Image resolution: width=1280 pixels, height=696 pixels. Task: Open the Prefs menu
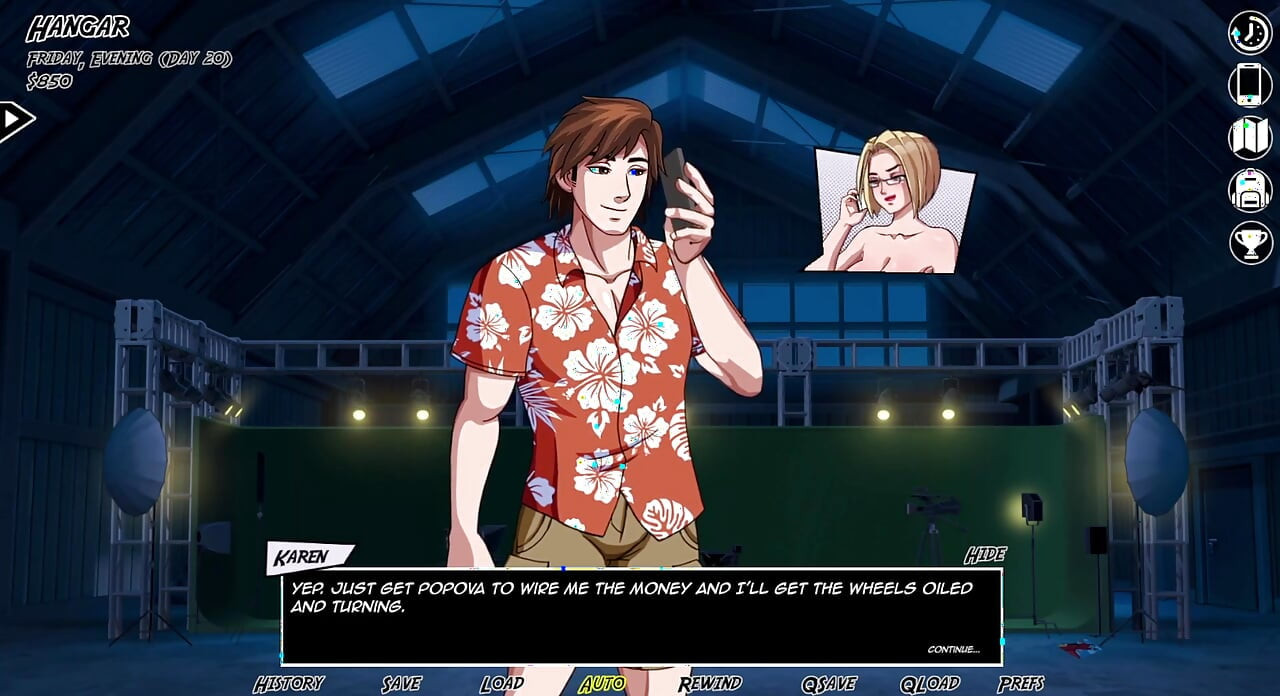tap(1020, 684)
